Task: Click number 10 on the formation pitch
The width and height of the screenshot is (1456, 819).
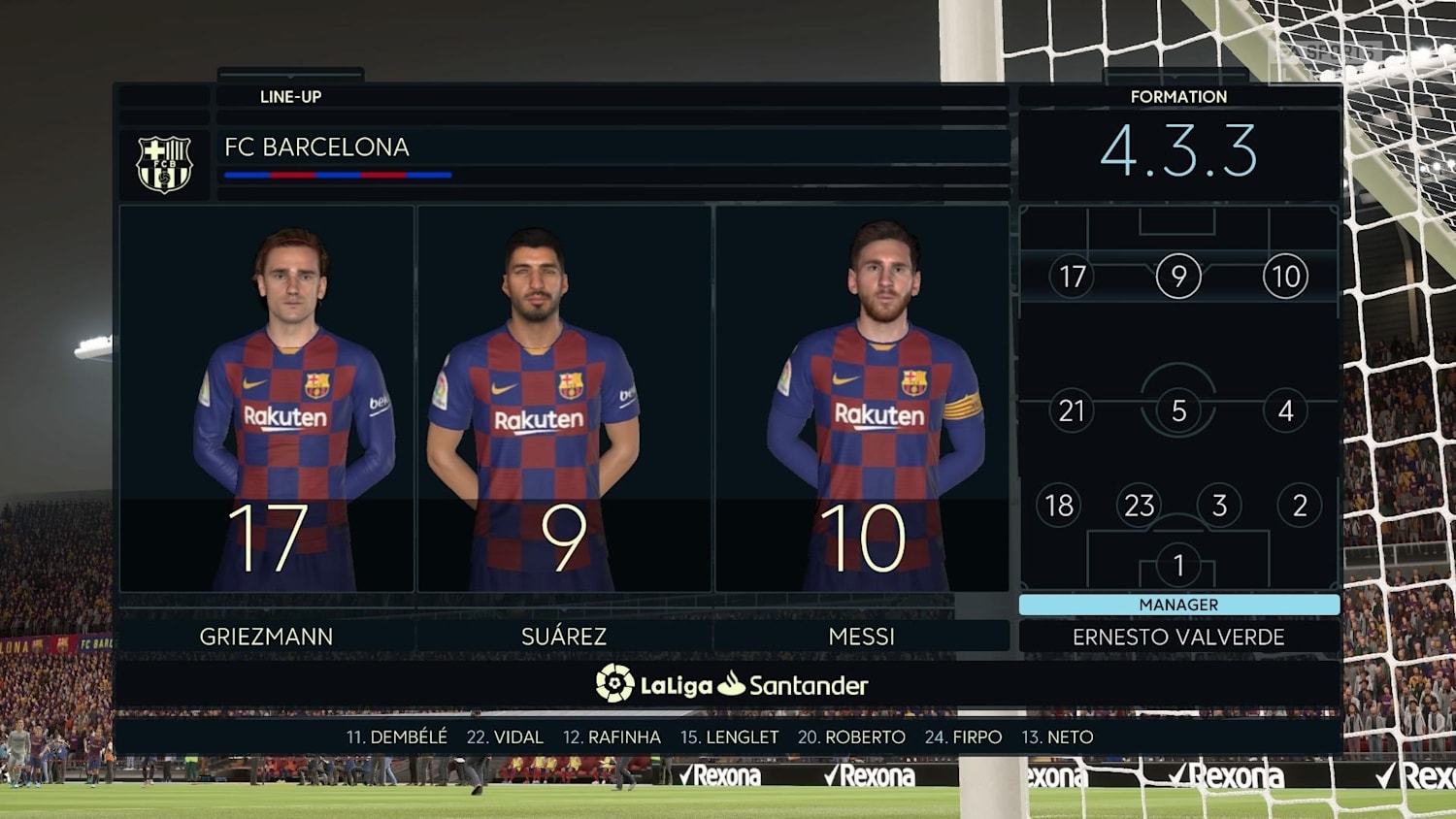Action: pyautogui.click(x=1284, y=277)
